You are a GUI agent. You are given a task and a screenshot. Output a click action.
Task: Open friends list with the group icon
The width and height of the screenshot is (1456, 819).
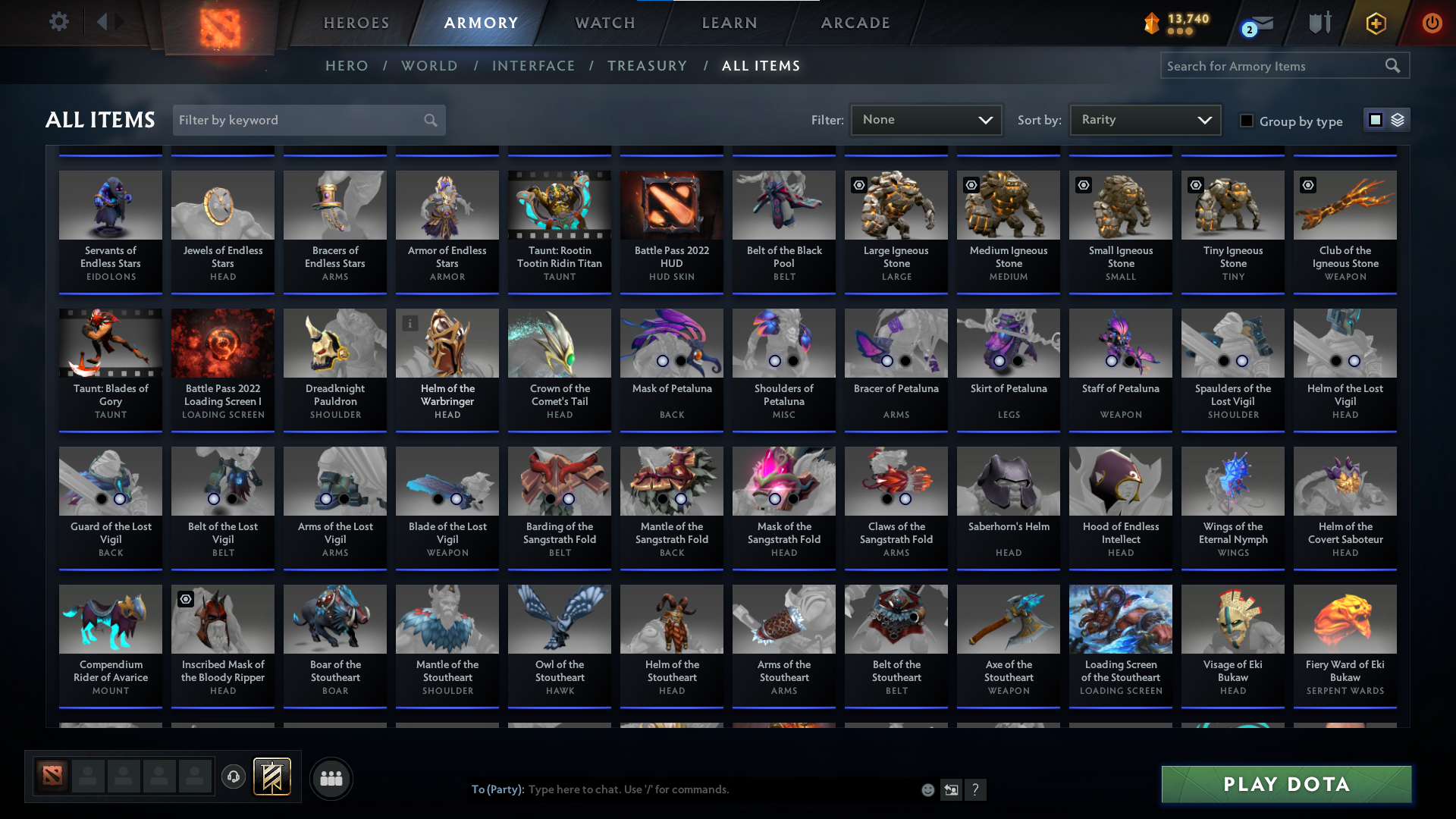pyautogui.click(x=331, y=778)
